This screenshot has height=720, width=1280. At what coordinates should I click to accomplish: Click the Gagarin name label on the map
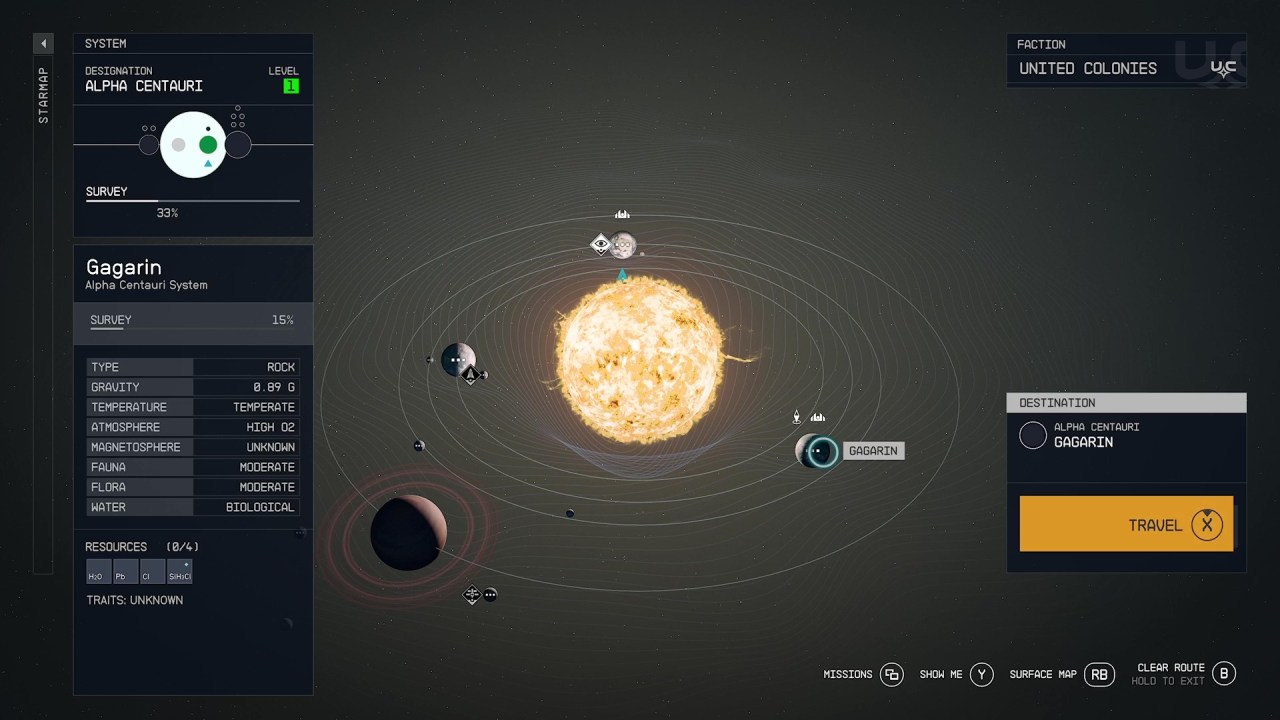(x=872, y=450)
